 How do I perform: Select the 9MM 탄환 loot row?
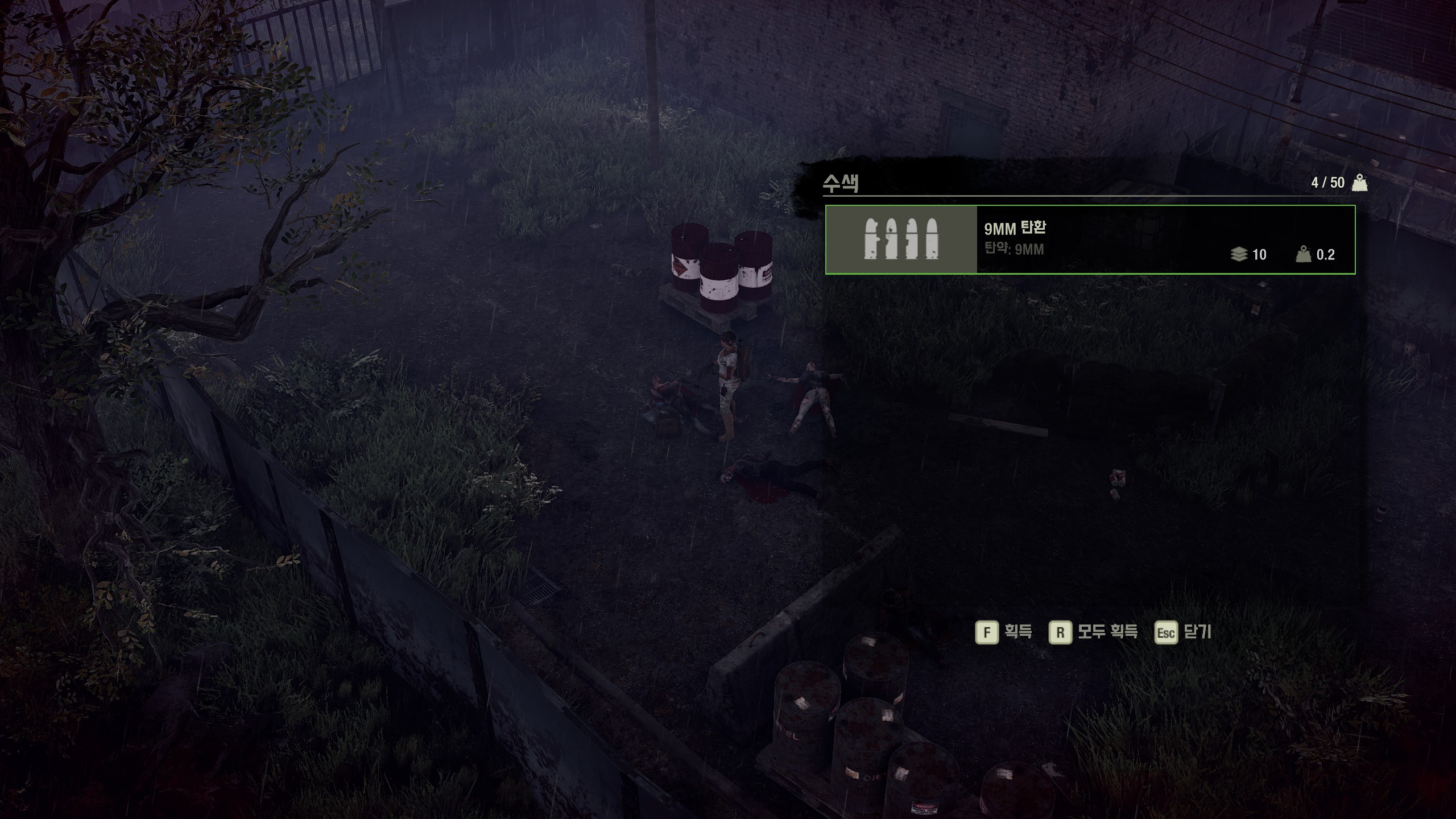click(1090, 239)
